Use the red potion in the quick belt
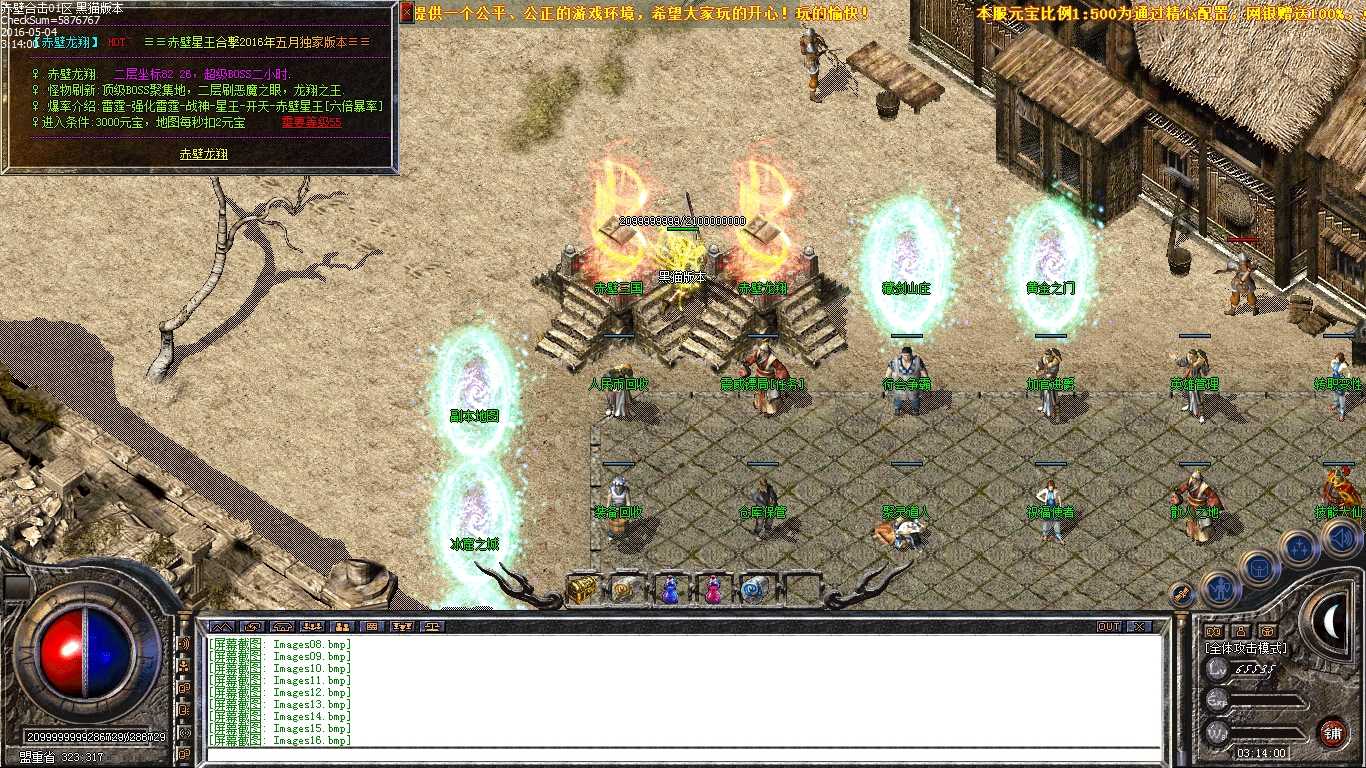Image resolution: width=1366 pixels, height=768 pixels. (x=713, y=590)
